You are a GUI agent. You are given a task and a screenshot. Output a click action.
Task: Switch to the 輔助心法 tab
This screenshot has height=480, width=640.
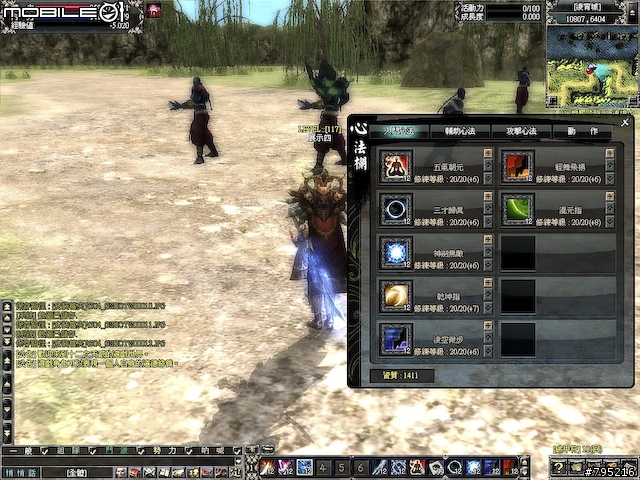point(459,132)
